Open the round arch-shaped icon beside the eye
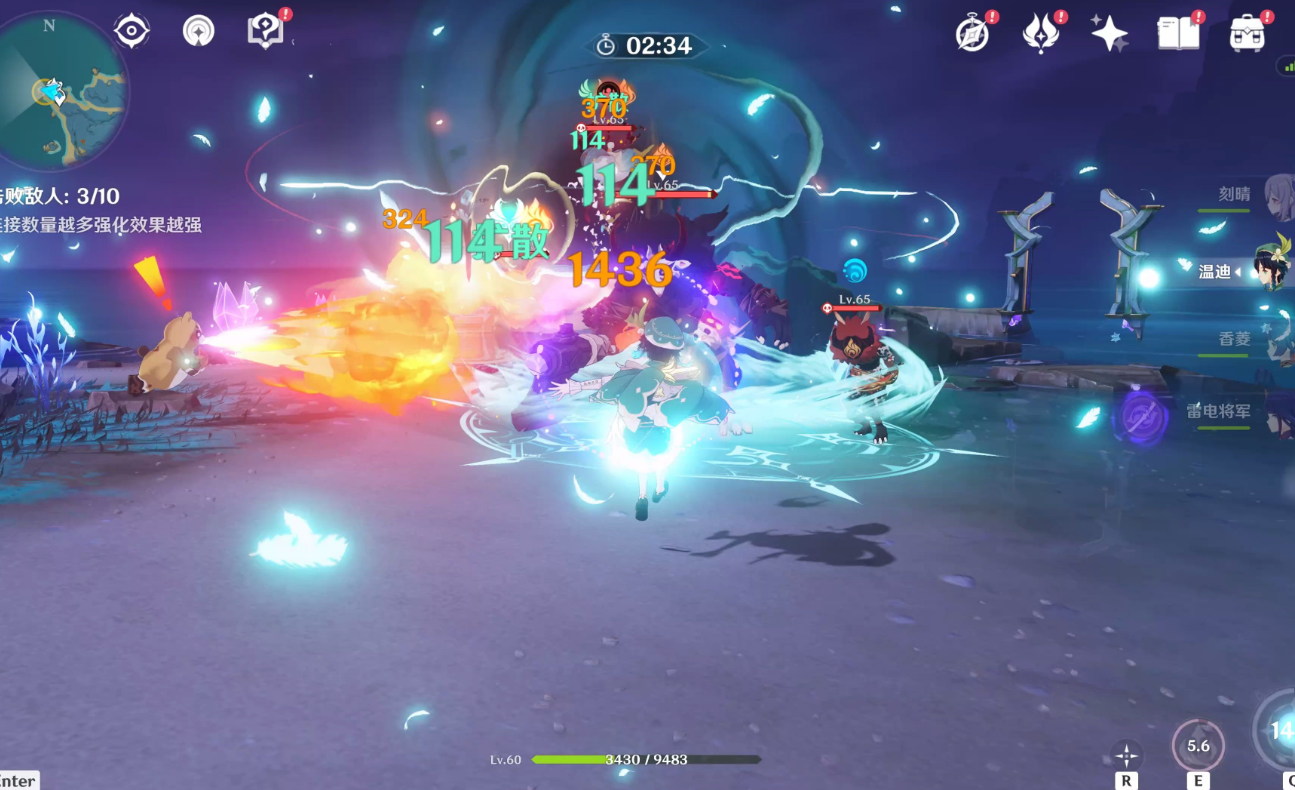1295x790 pixels. click(199, 31)
